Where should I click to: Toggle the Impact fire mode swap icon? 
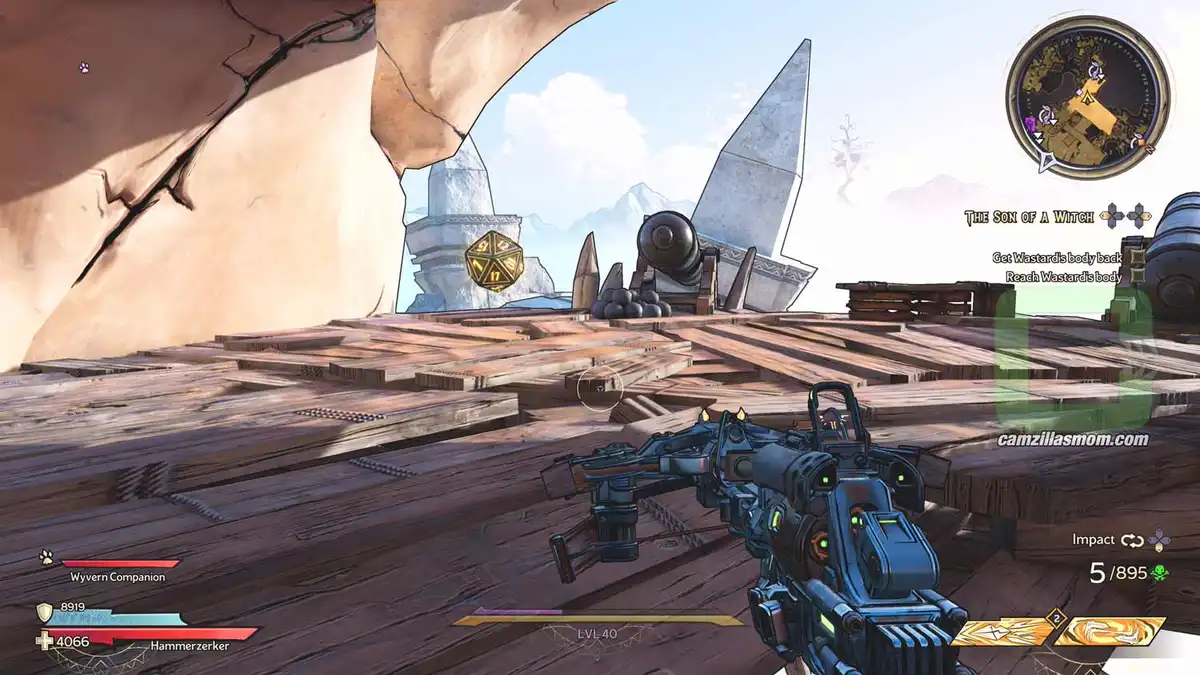pos(1132,540)
